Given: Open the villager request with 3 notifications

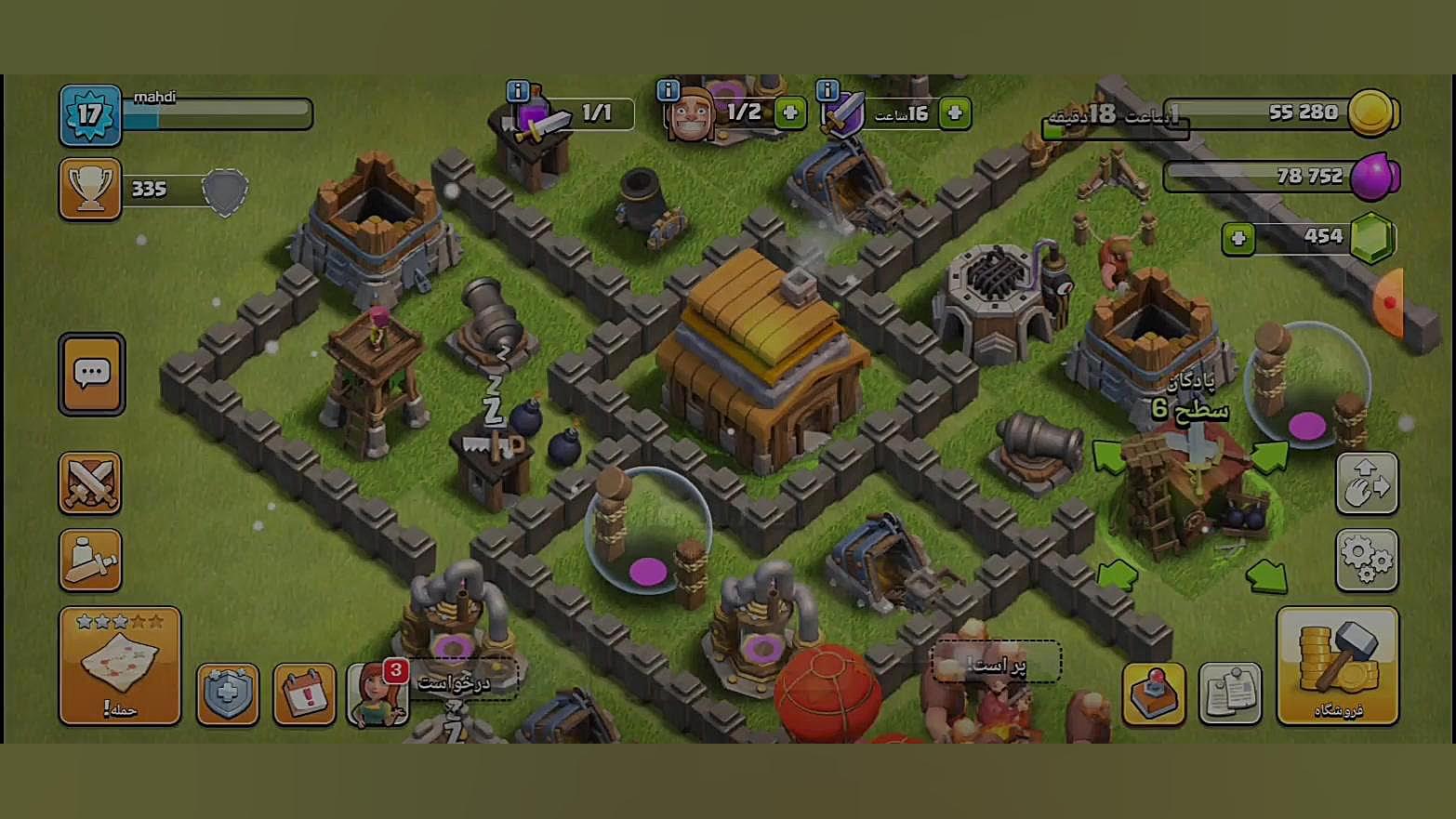Looking at the screenshot, I should coord(377,694).
